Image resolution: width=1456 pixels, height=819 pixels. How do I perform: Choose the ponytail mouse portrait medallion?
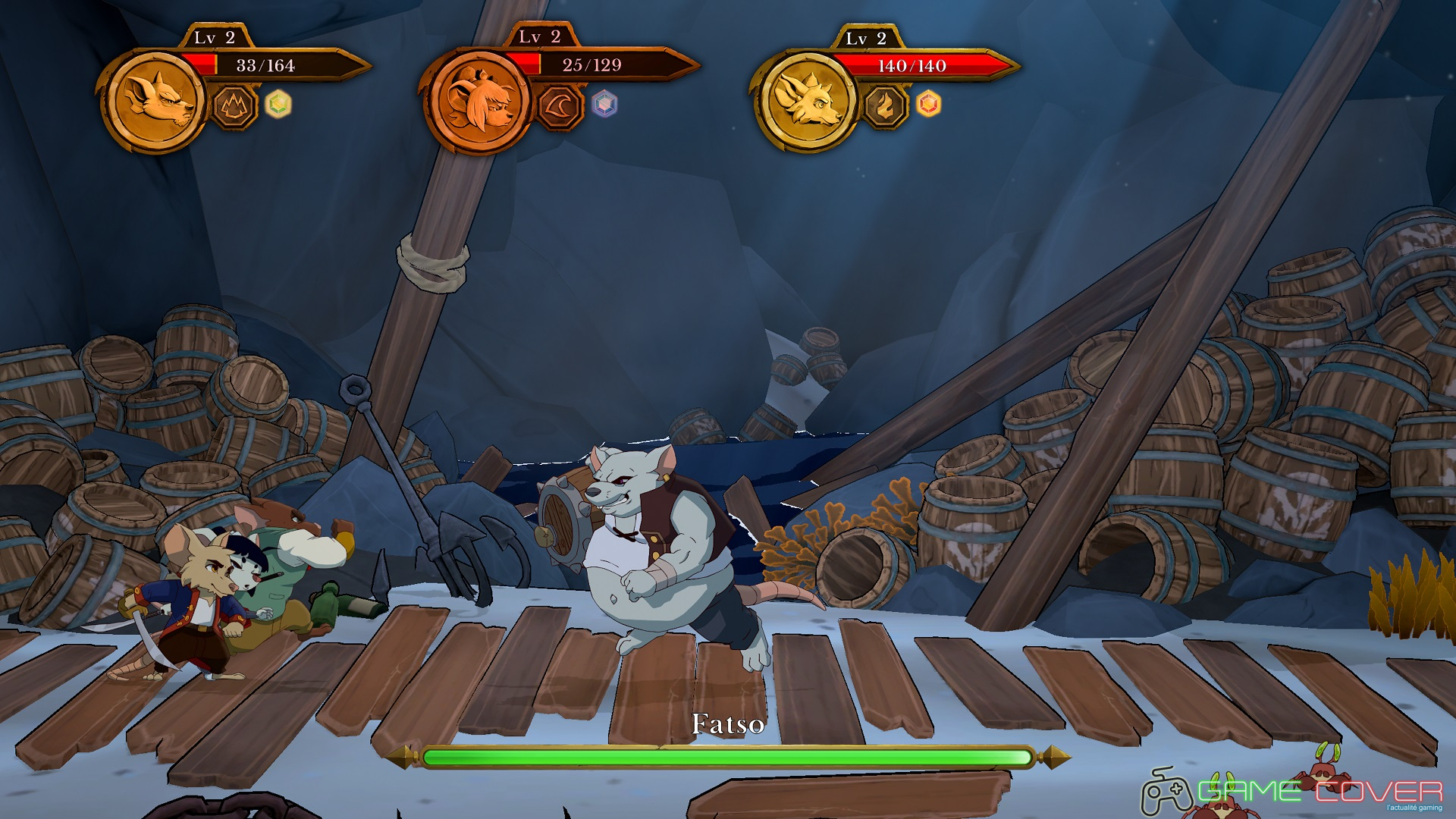click(479, 100)
